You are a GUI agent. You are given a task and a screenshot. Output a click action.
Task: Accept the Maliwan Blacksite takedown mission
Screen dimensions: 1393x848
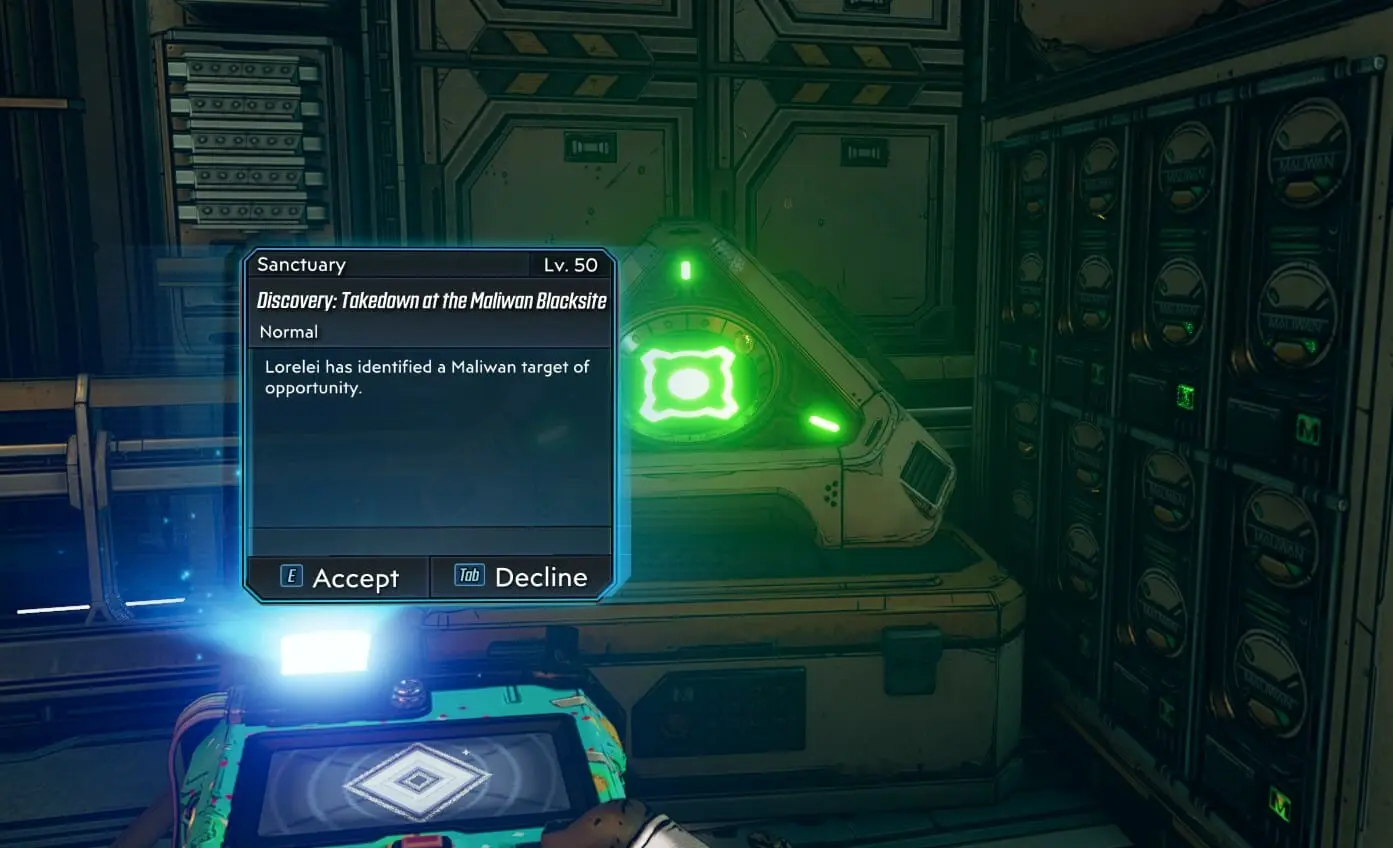click(339, 578)
